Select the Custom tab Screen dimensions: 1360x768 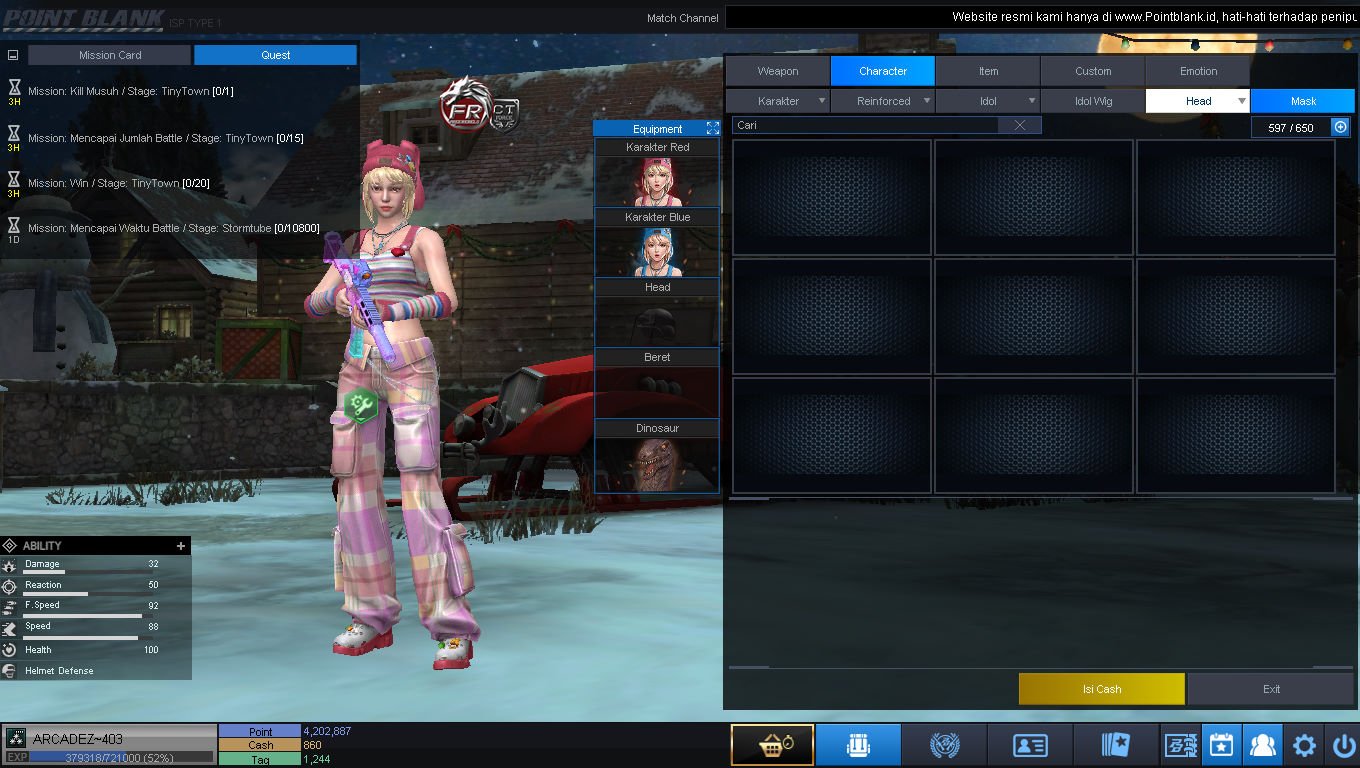point(1093,71)
